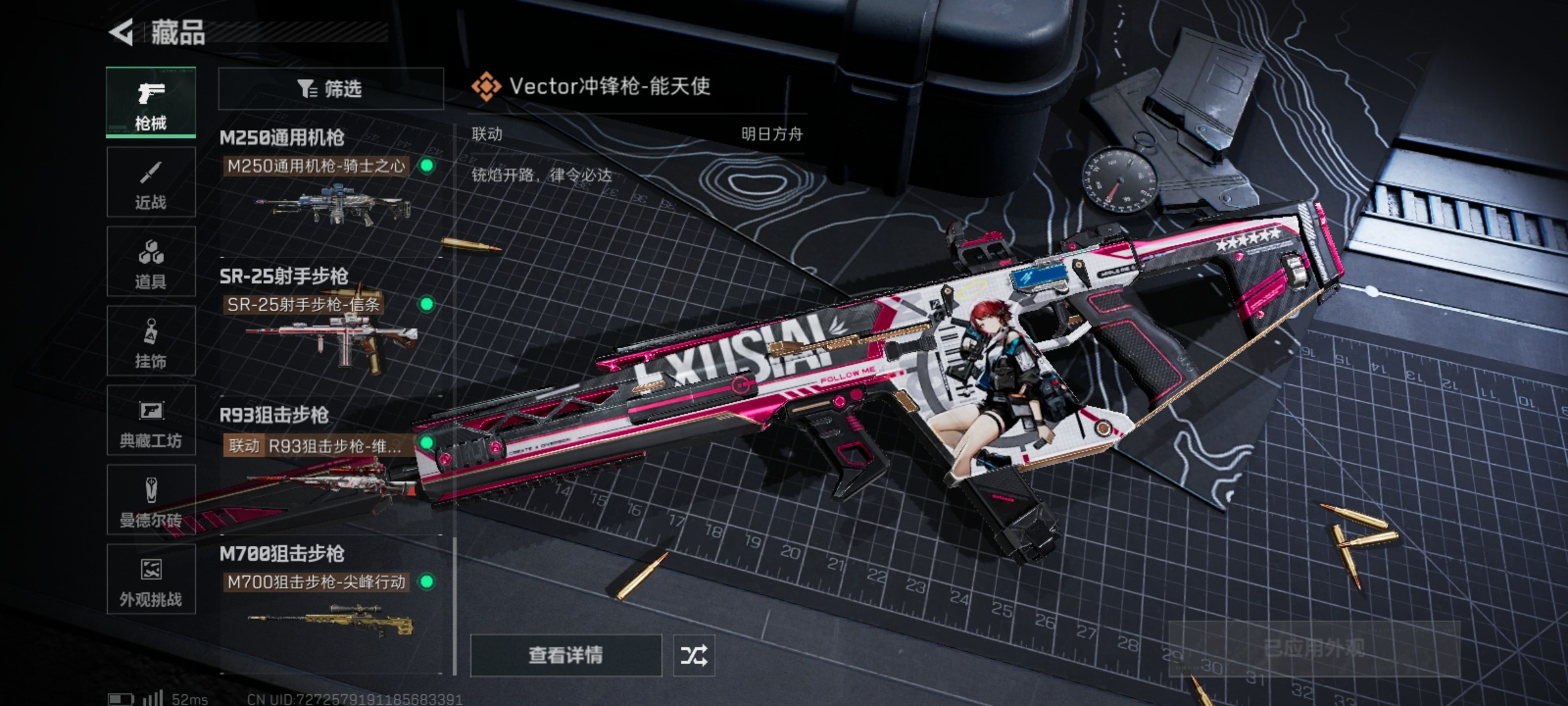Select the charms (挂饰) category icon
Screen dimensions: 1568x706
pos(151,341)
